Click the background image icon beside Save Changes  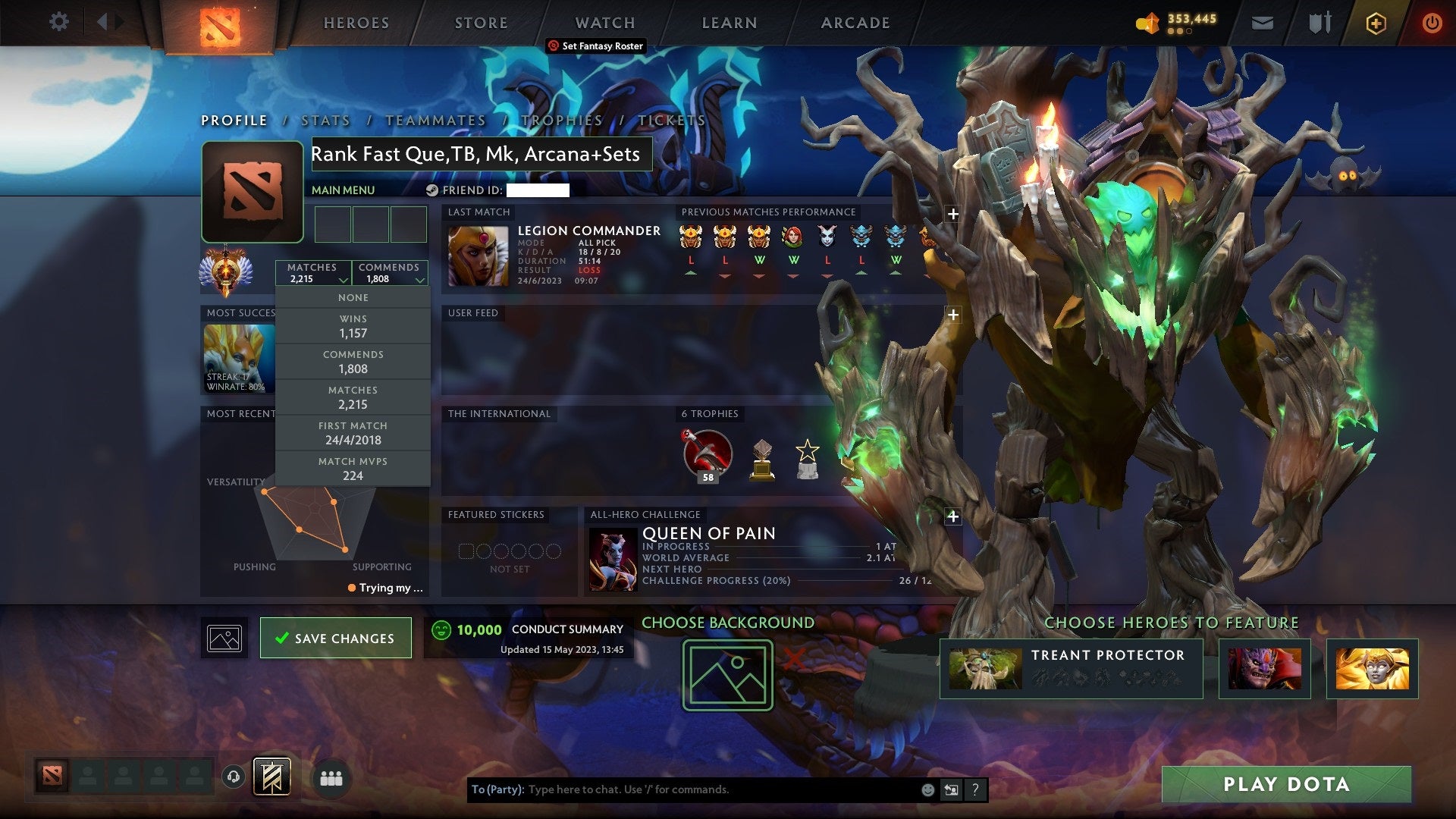coord(224,637)
